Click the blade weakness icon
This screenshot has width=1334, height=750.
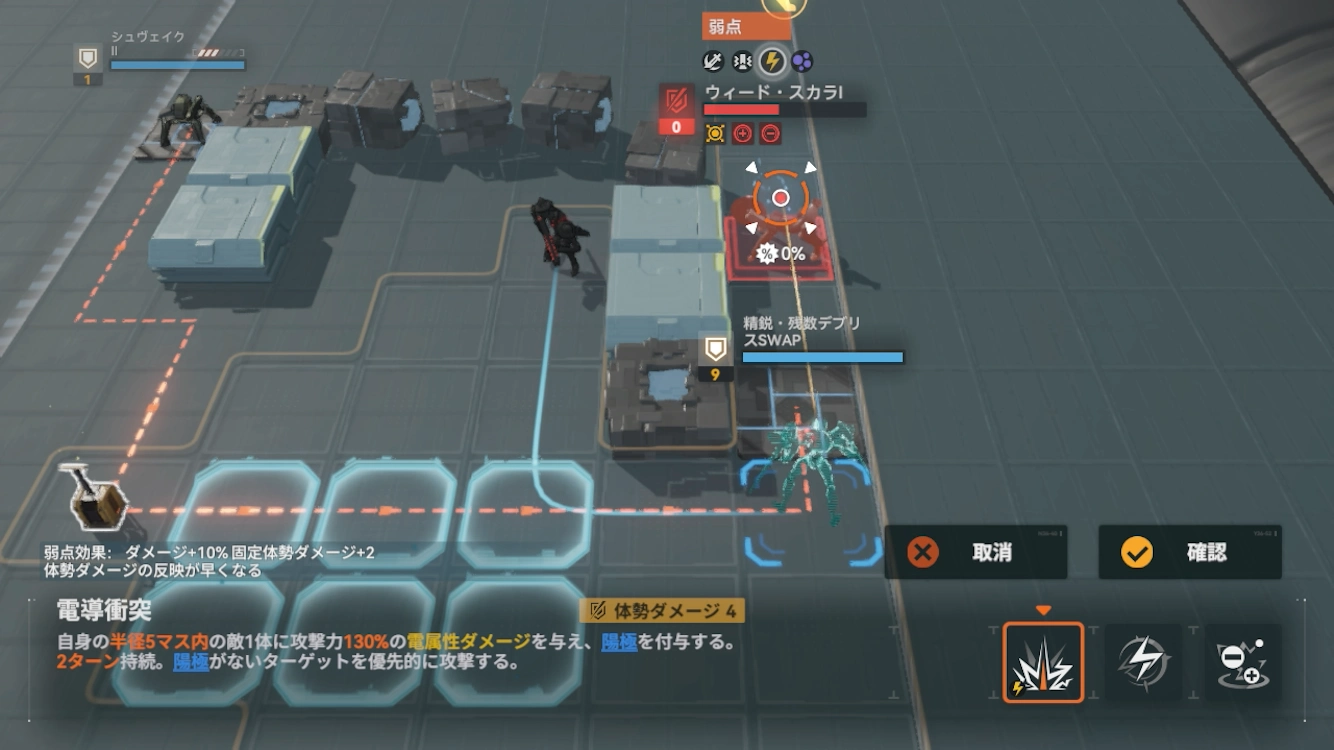[712, 60]
